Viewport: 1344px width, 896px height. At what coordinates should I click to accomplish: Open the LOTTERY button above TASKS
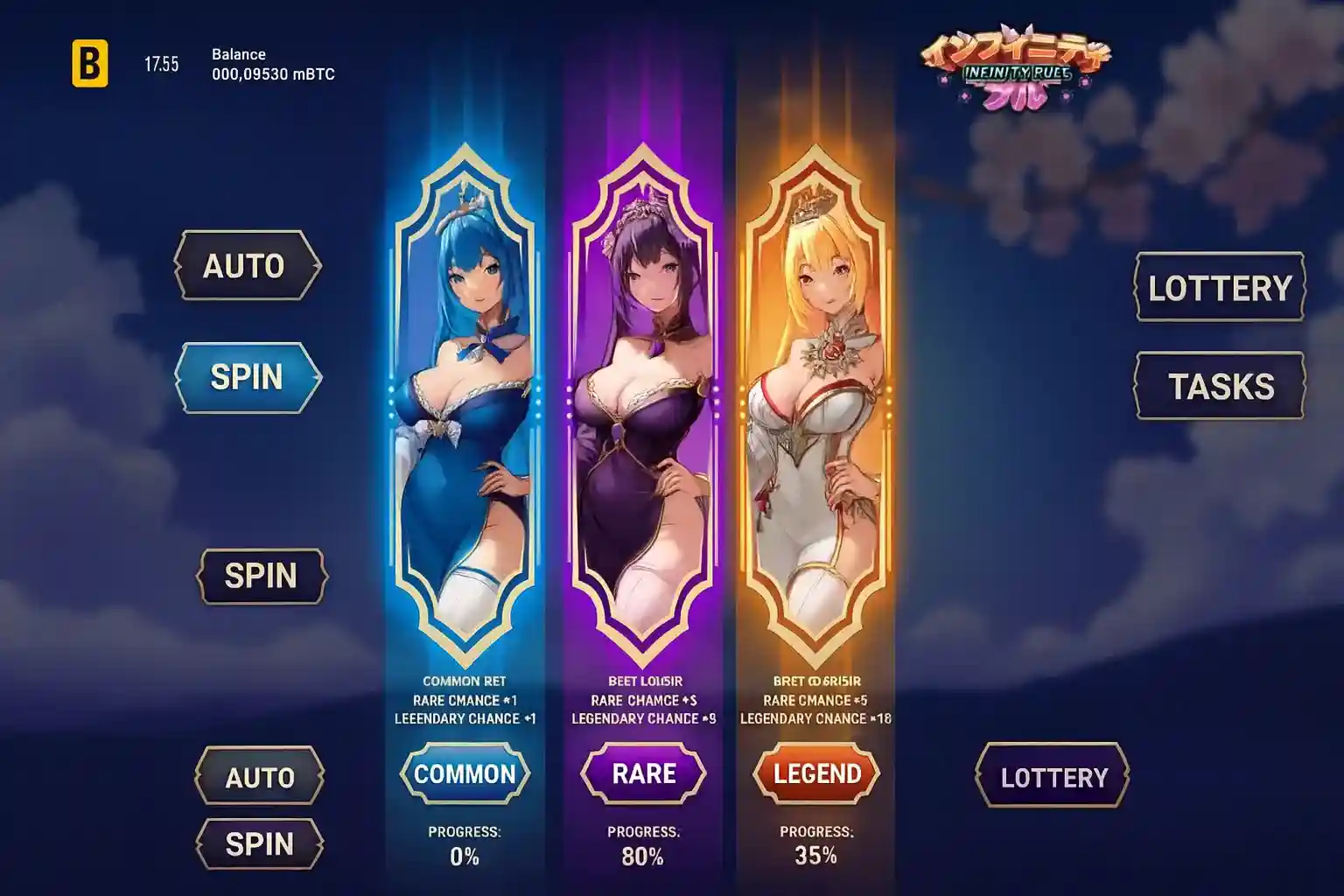point(1220,288)
